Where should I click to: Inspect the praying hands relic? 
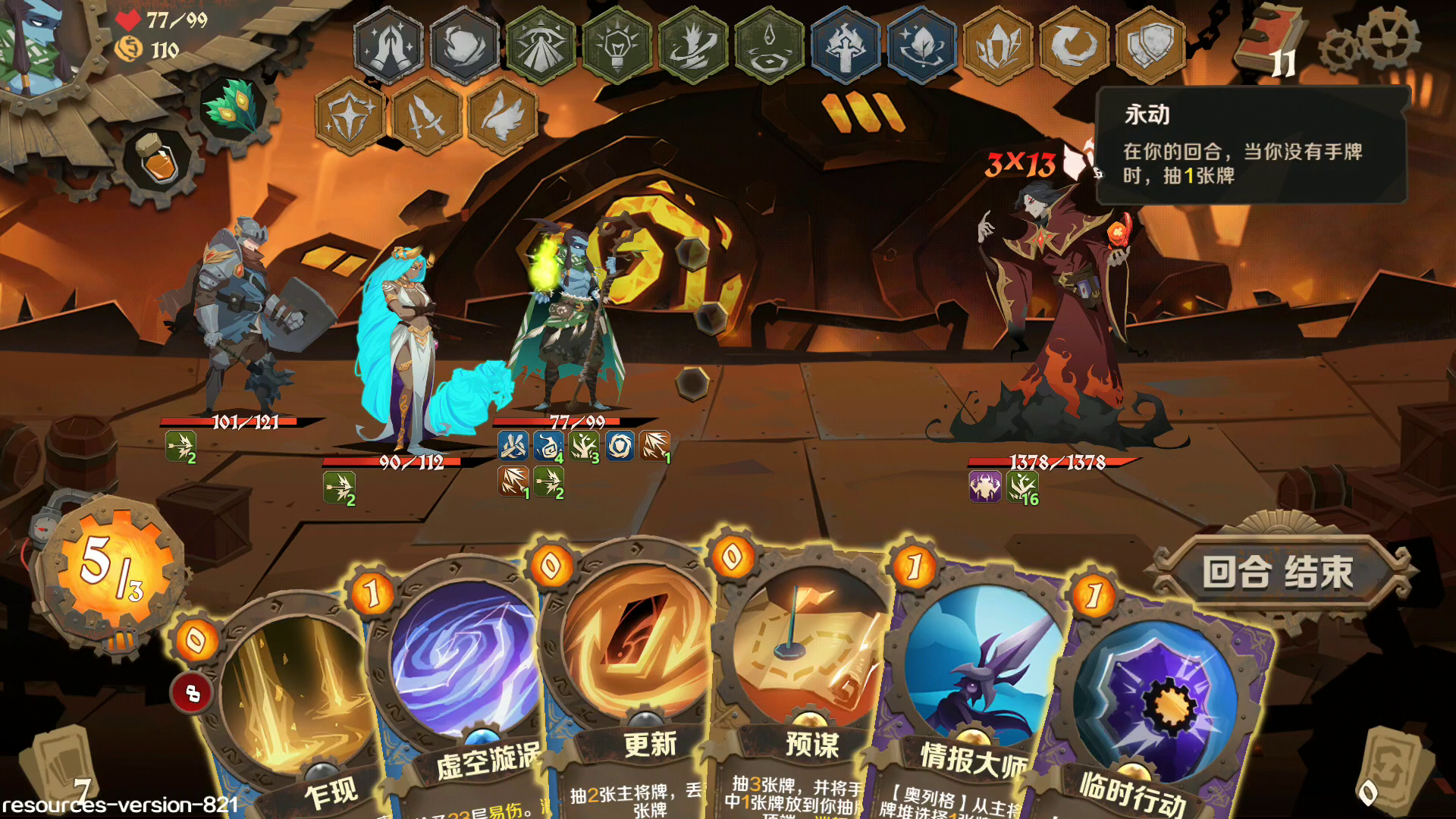coord(388,45)
